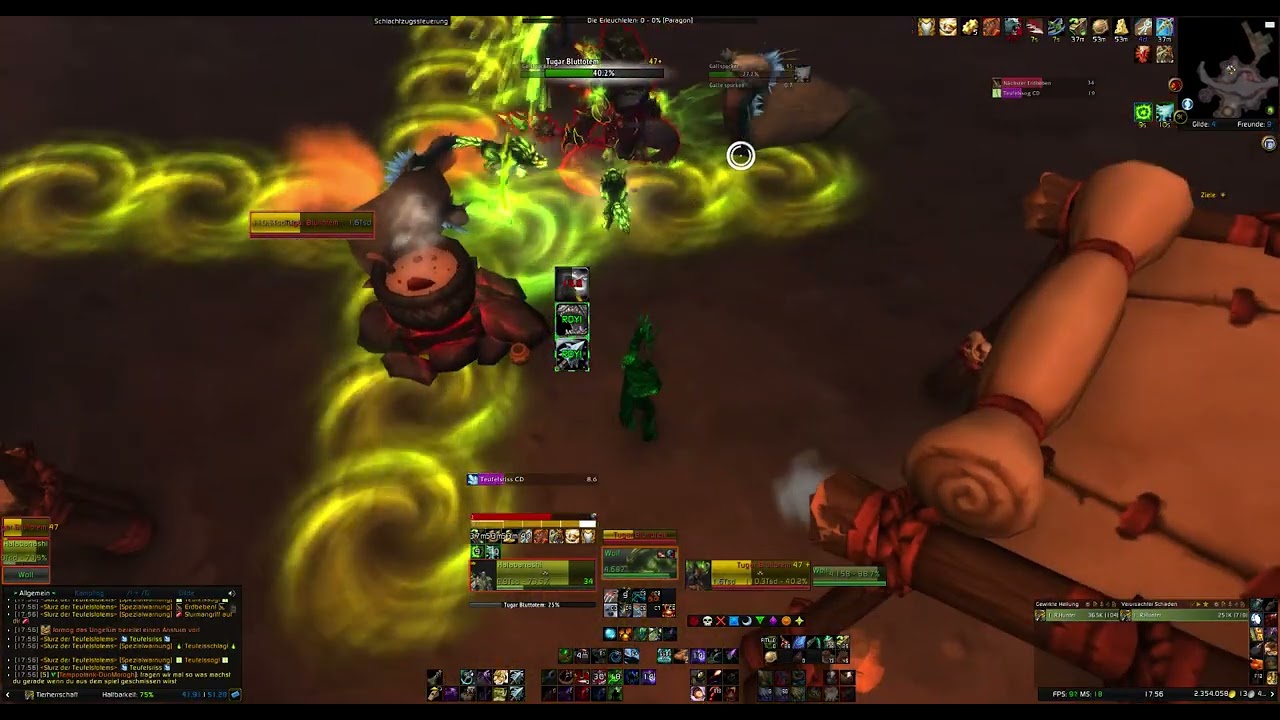Select the orange circle raid marker
This screenshot has height=720, width=1280.
click(x=787, y=620)
